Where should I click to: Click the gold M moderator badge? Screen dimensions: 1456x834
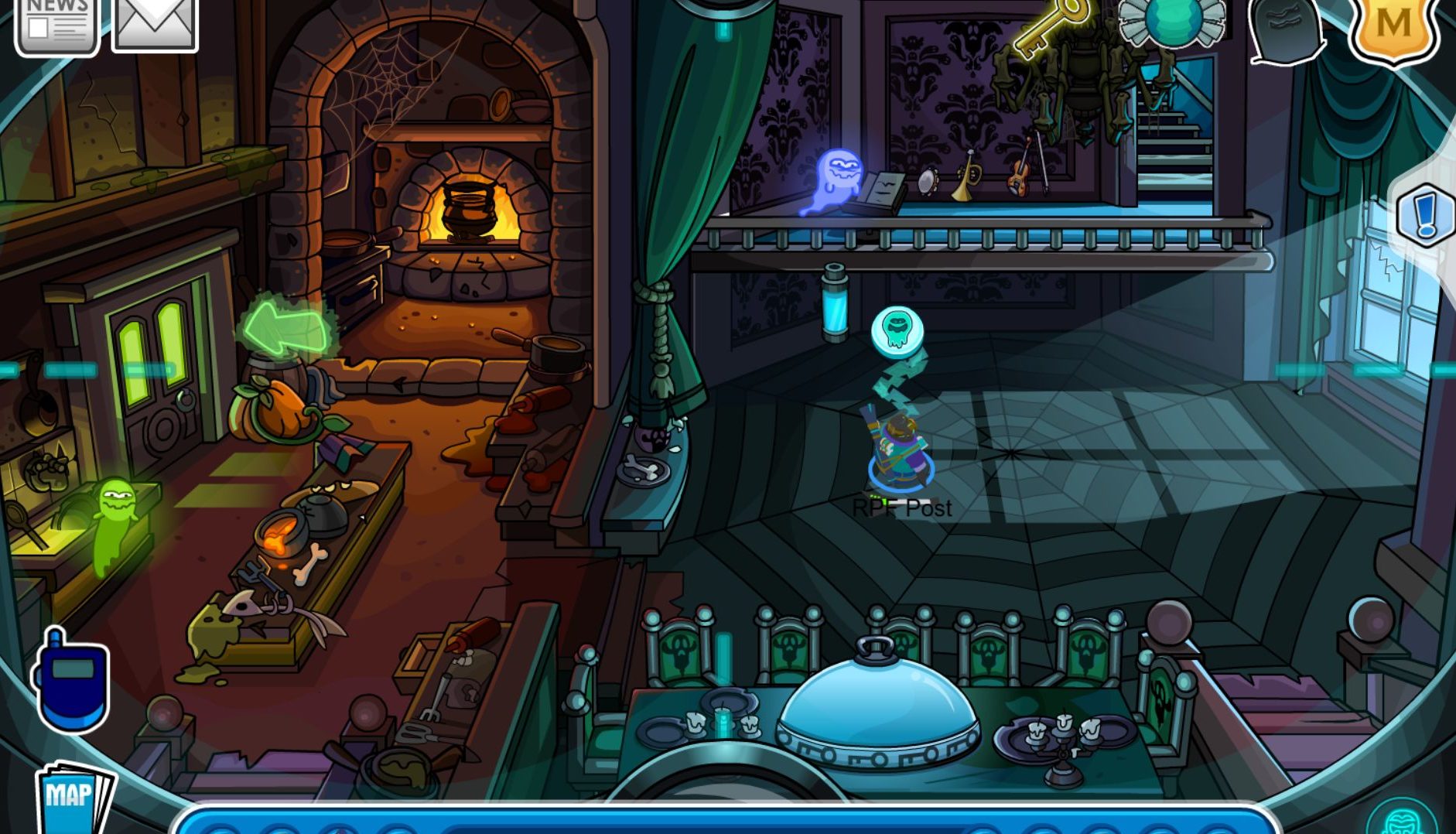[1393, 26]
